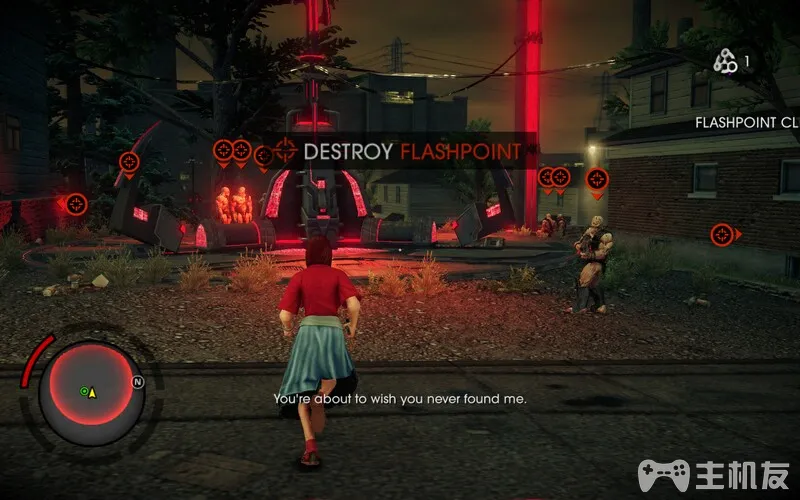
Task: Open the Flashpoint objective tracker text
Action: 747,123
